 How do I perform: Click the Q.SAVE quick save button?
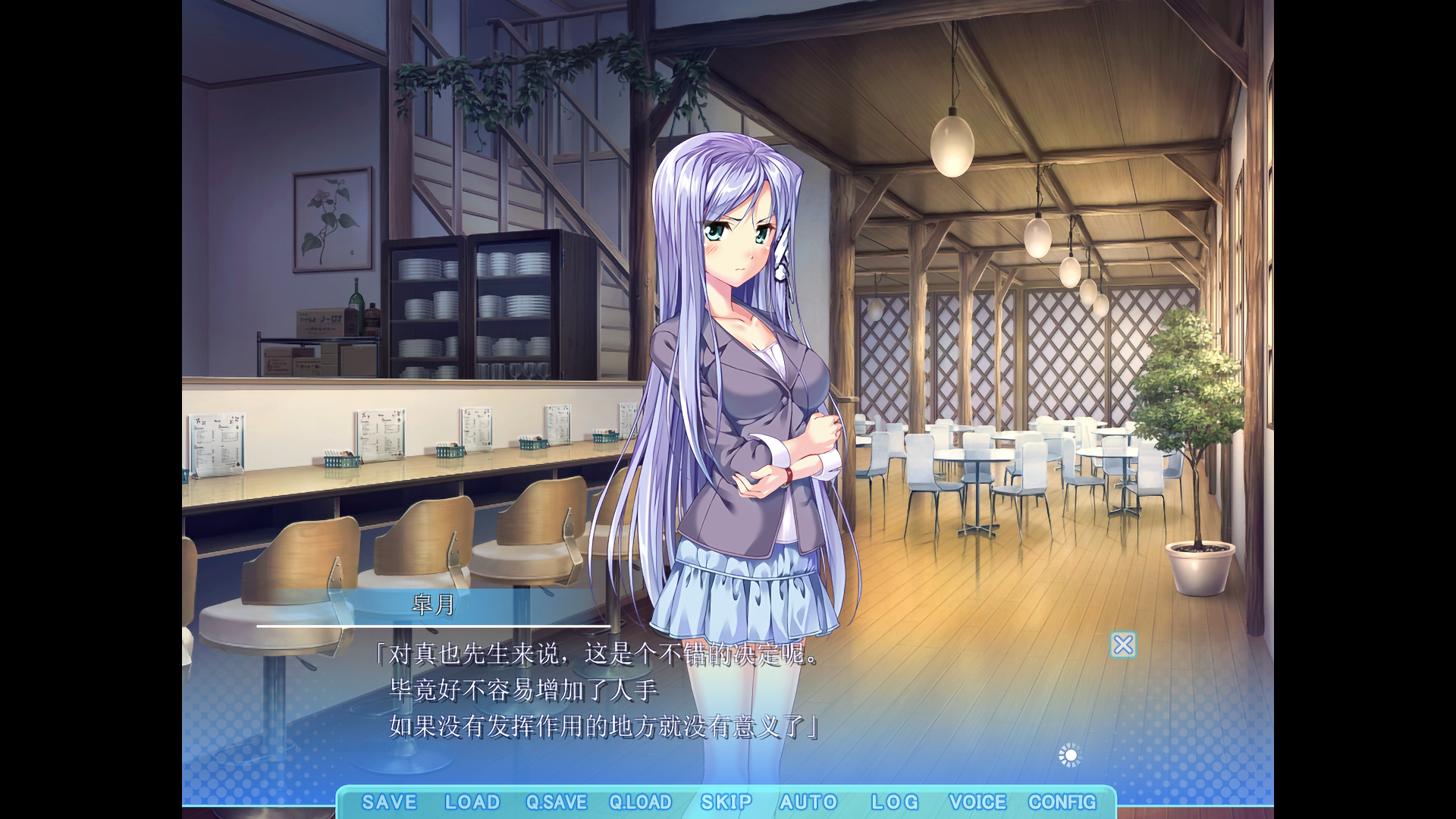tap(557, 802)
